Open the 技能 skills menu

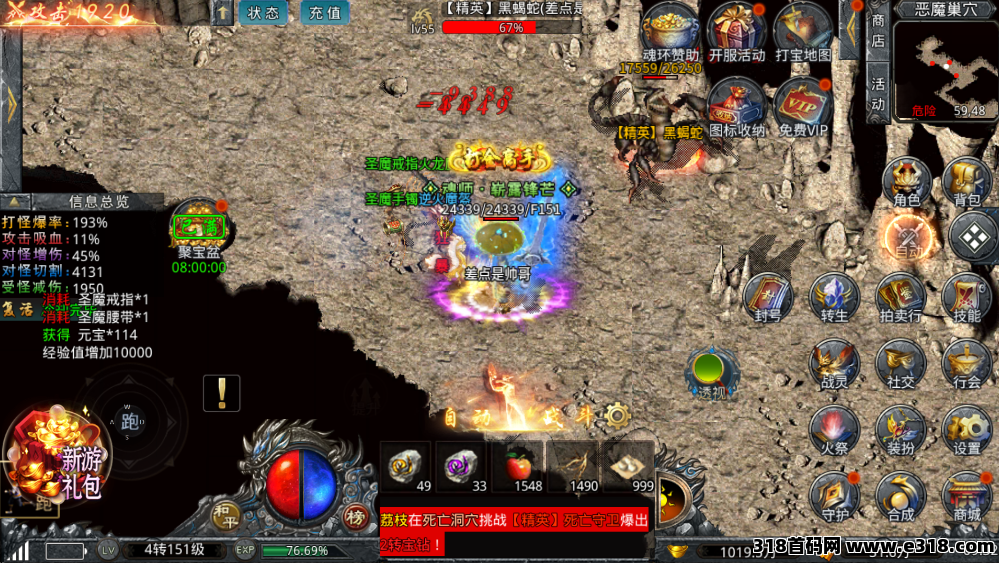pos(967,298)
